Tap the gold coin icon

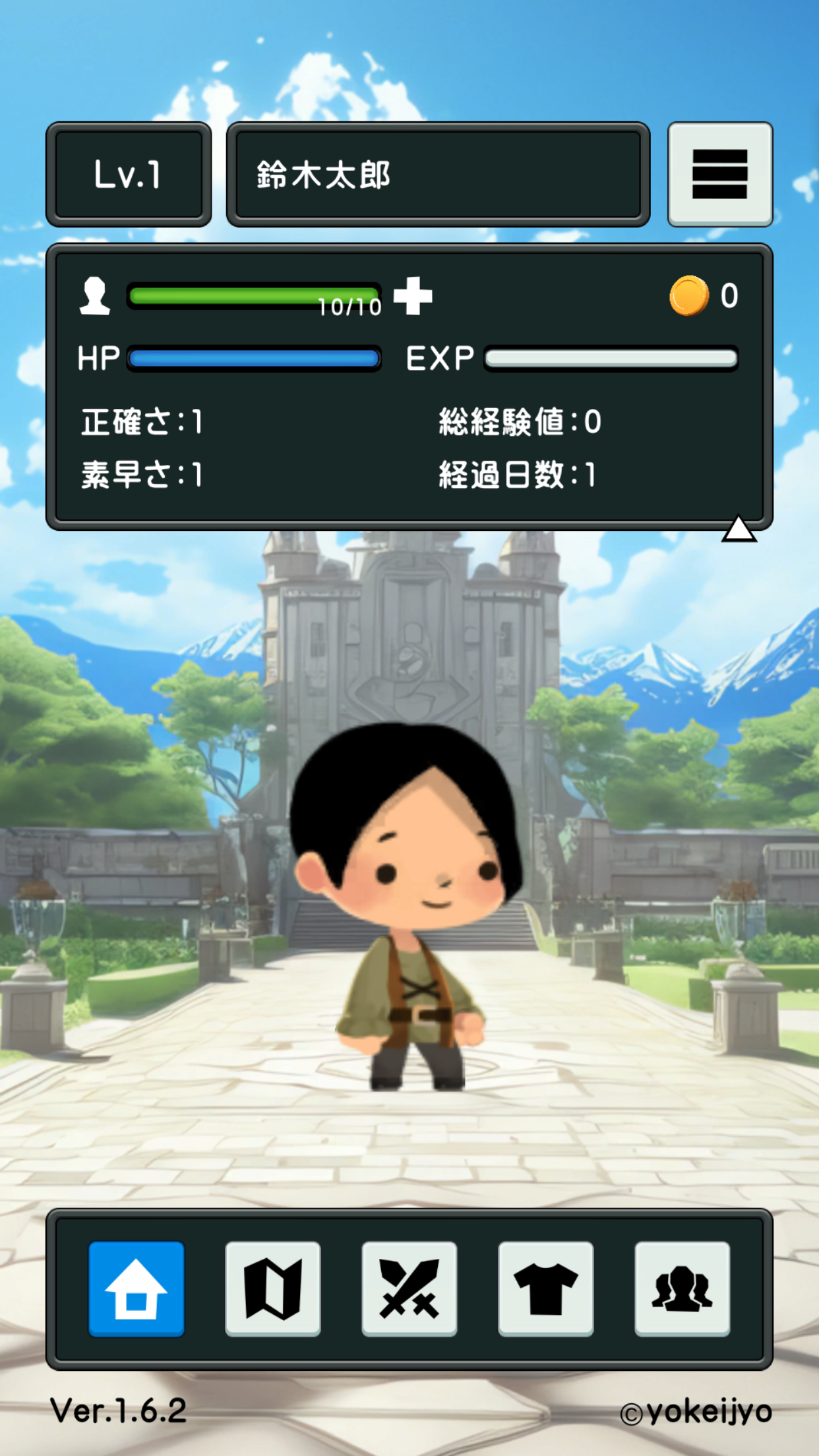click(x=689, y=295)
